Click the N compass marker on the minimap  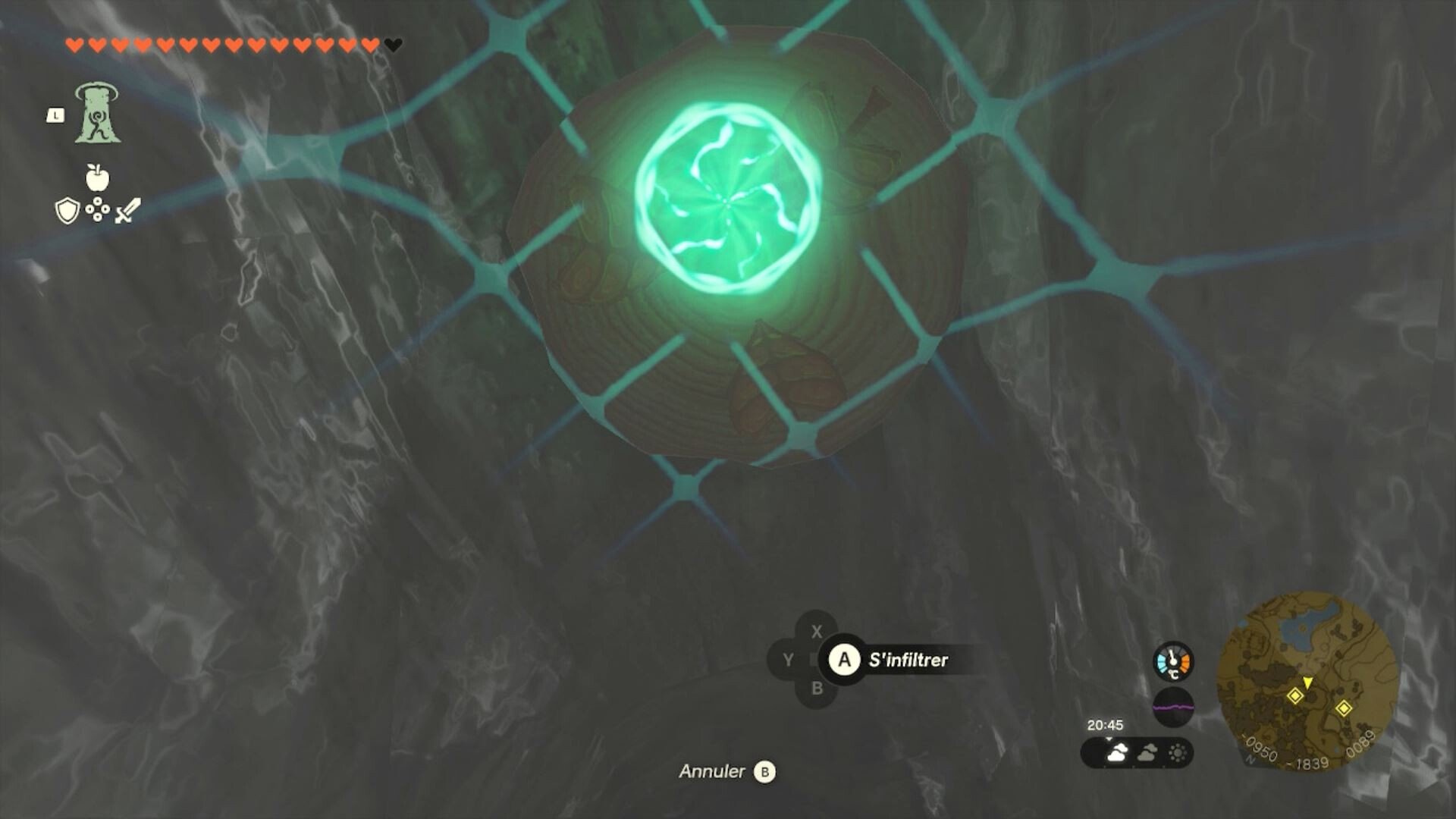[x=1250, y=759]
